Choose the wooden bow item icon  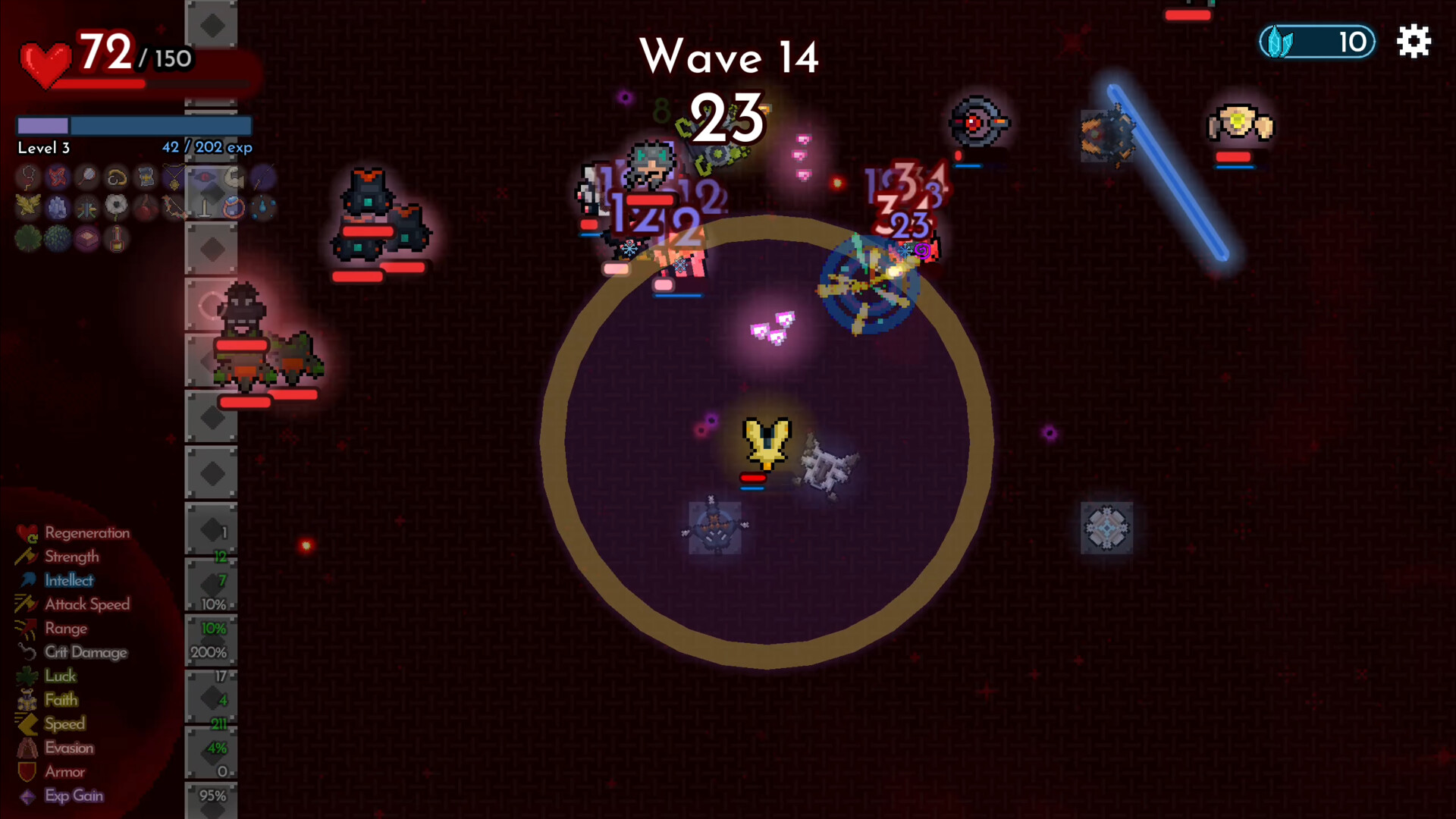(175, 207)
